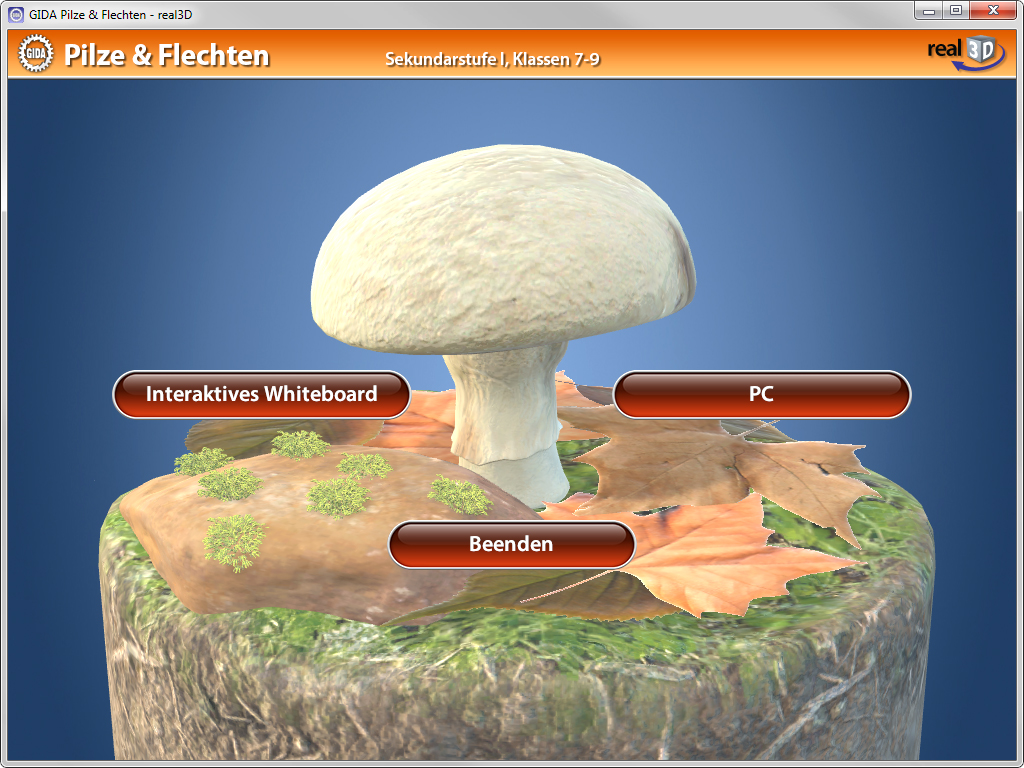Click the Beenden button to quit
This screenshot has height=768, width=1024.
click(x=511, y=544)
